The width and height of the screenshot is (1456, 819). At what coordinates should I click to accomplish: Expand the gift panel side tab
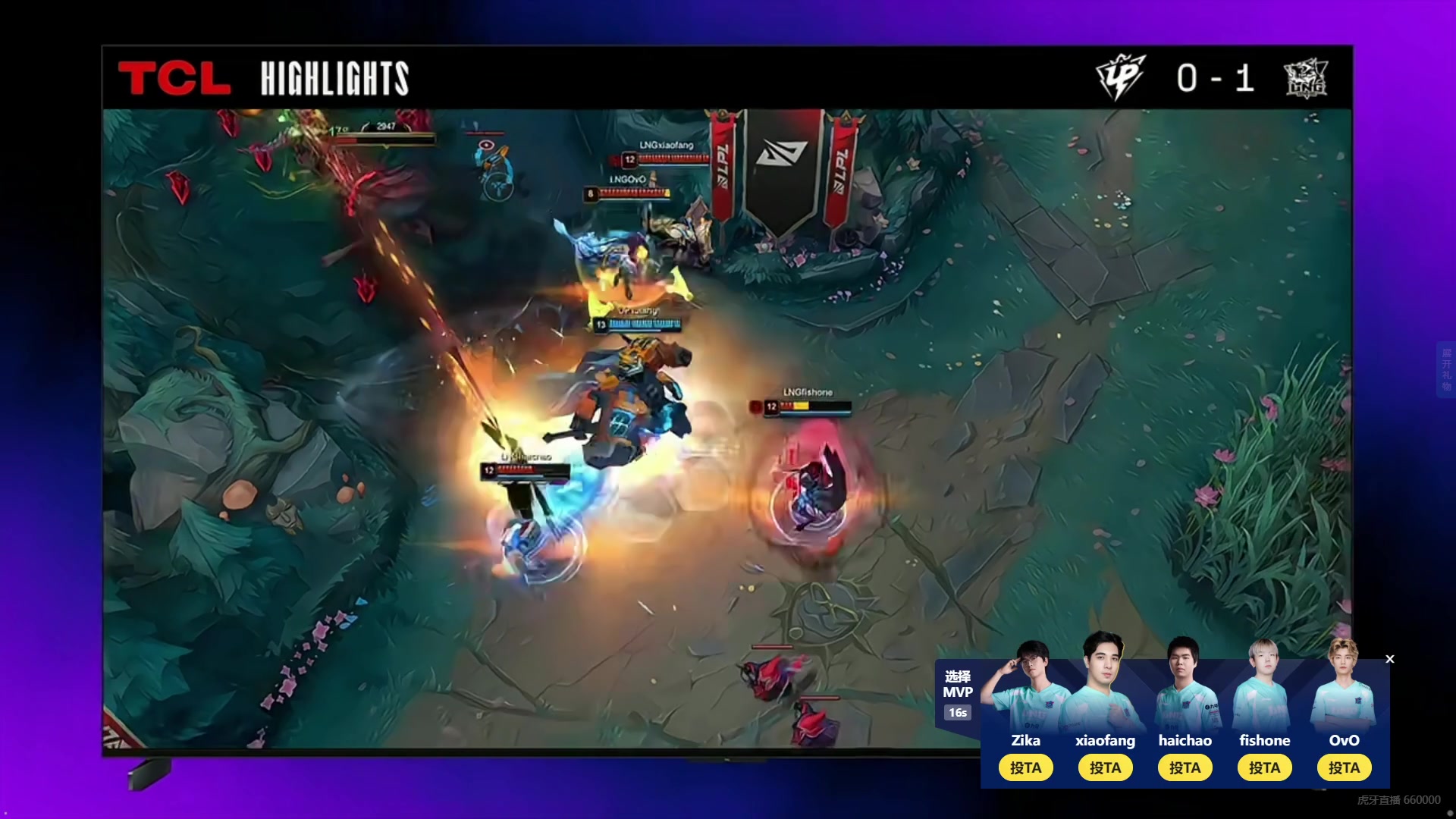pos(1446,369)
